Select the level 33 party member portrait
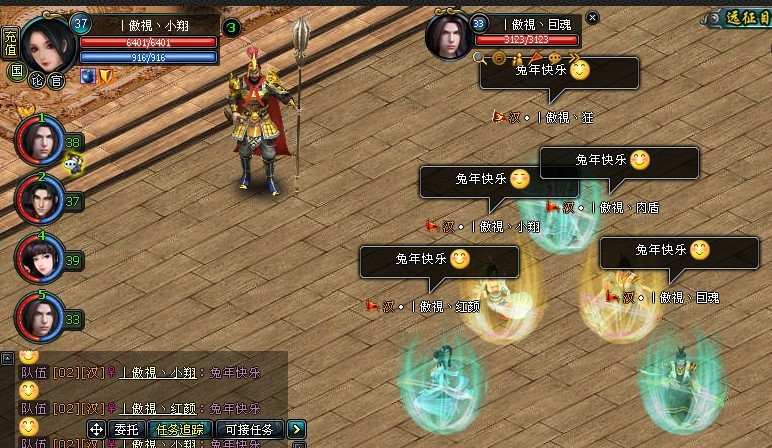Screen dimensions: 772x448 40,317
